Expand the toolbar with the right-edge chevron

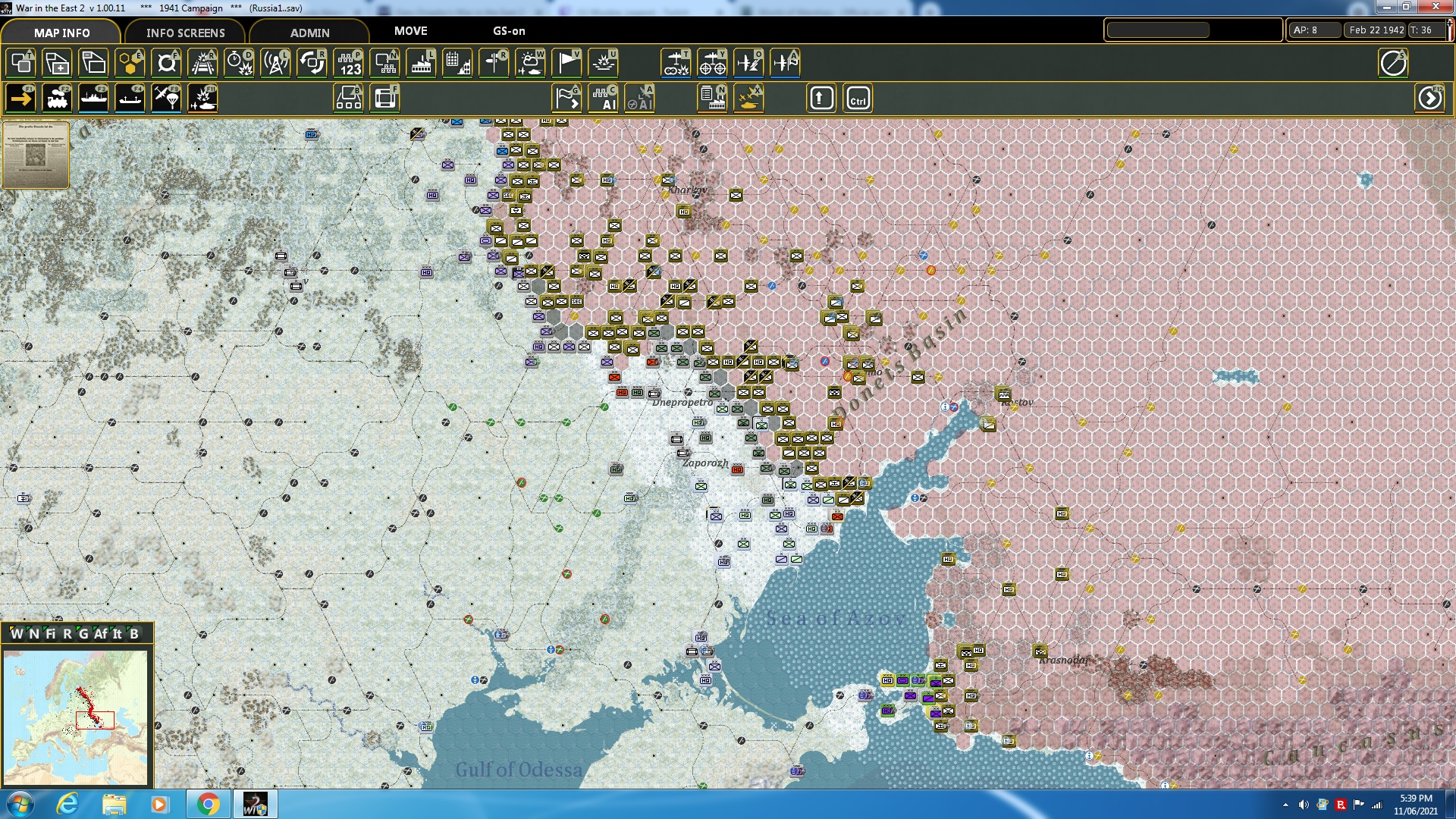click(1430, 98)
